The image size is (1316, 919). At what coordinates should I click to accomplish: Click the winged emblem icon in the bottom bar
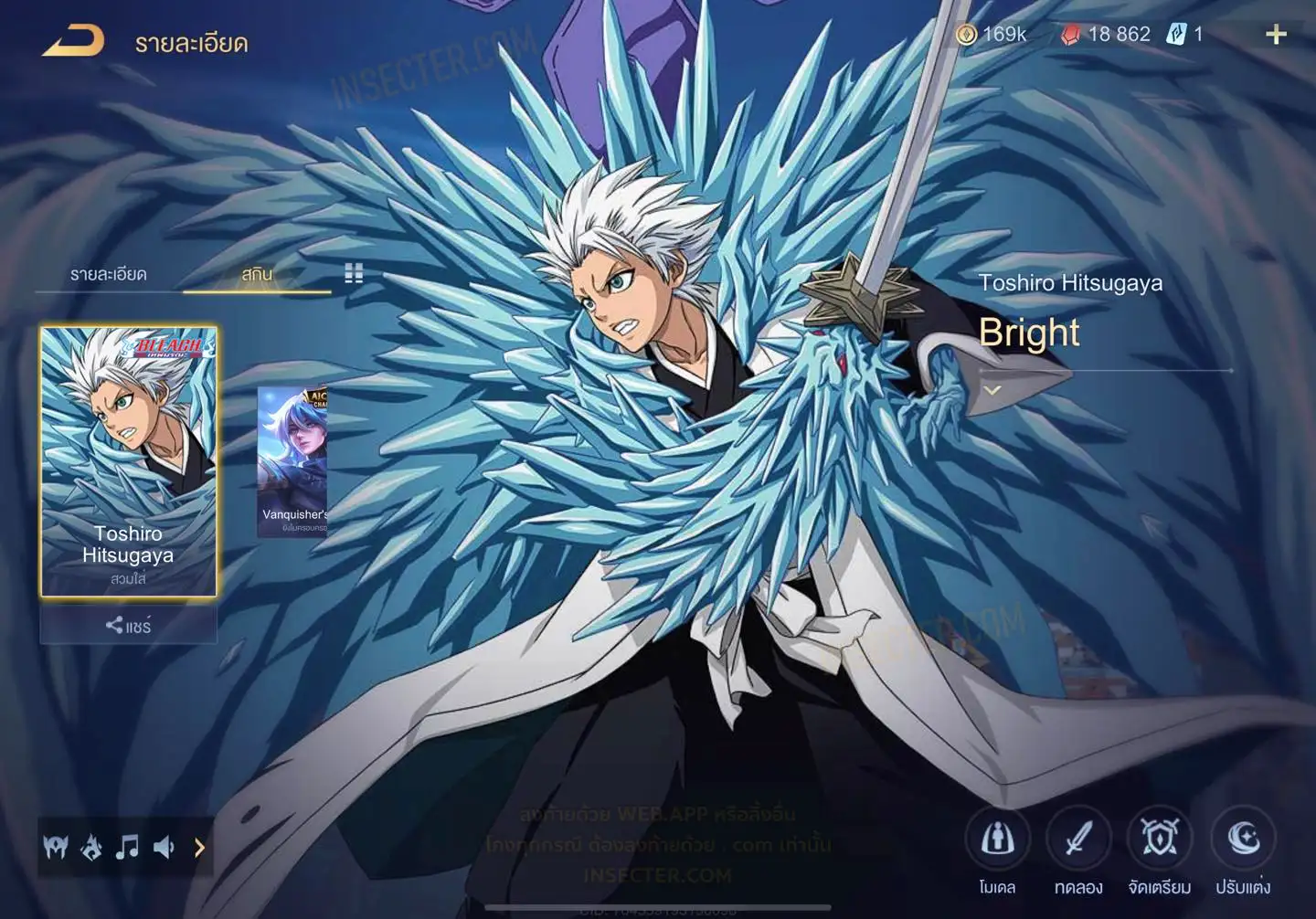(56, 848)
